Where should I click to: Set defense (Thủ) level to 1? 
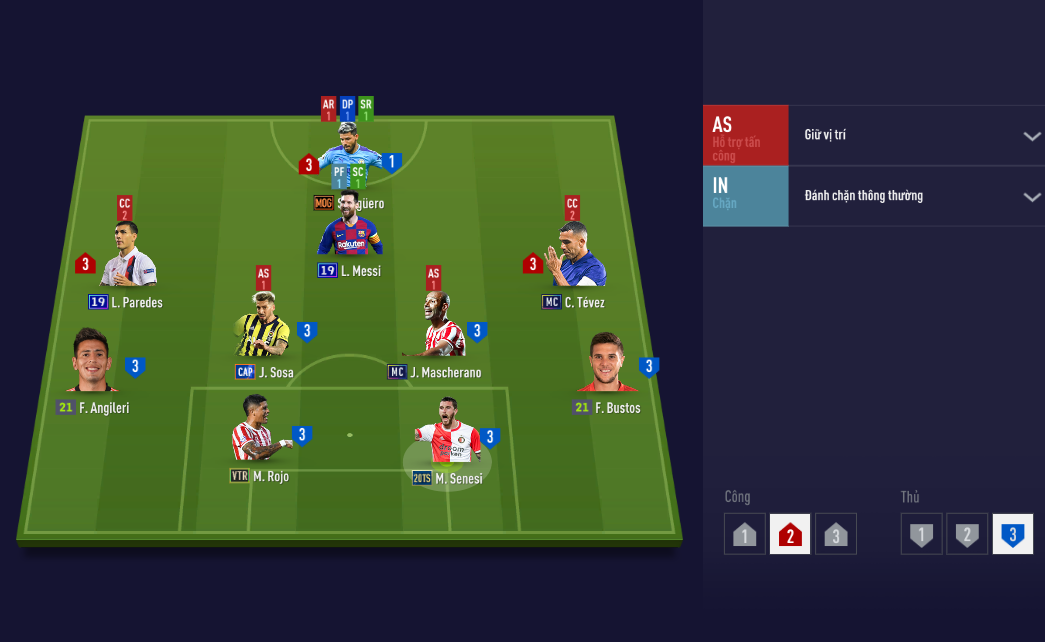[921, 534]
